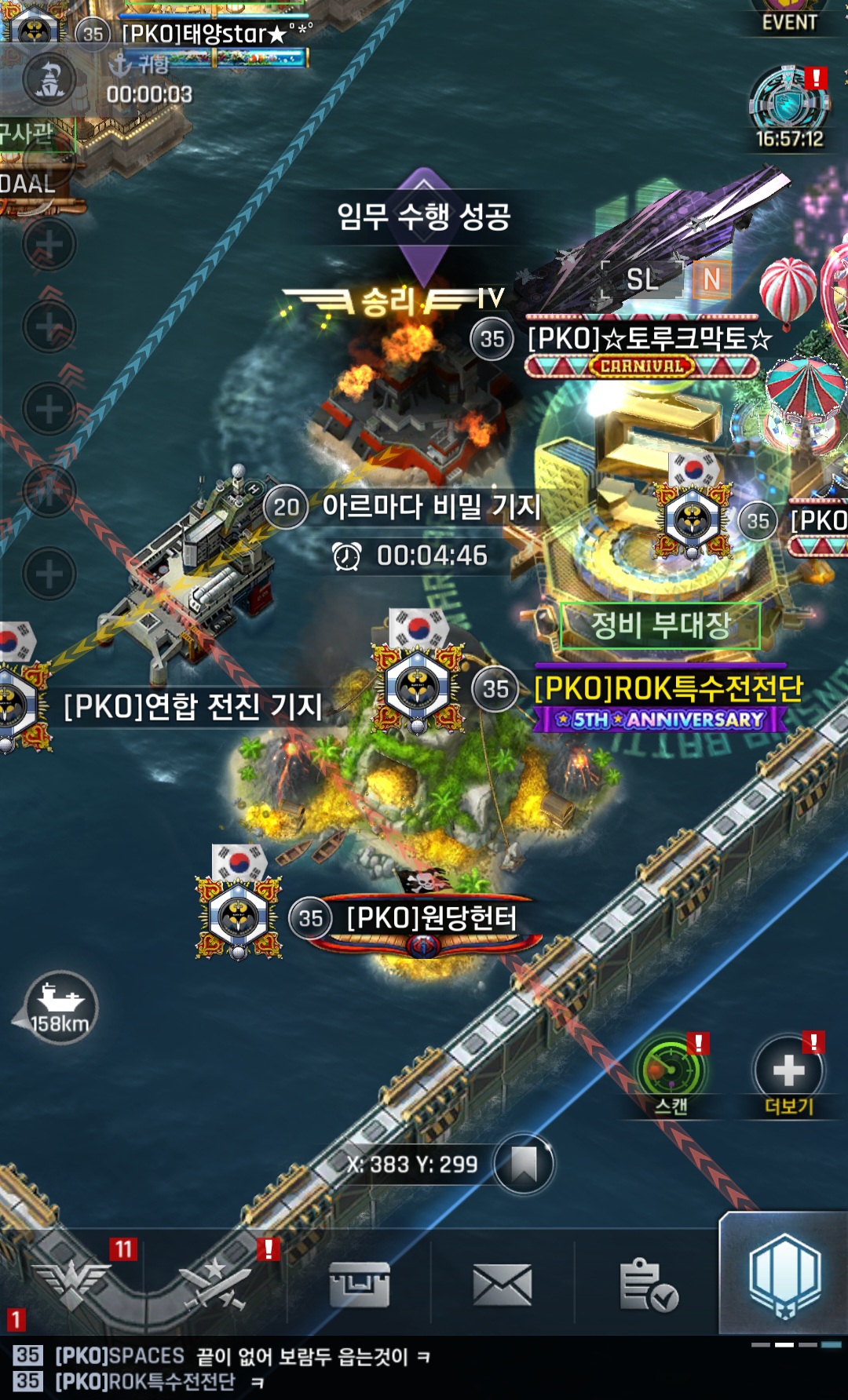The height and width of the screenshot is (1400, 848).
Task: Bookmark the current map coordinates
Action: (x=524, y=1165)
